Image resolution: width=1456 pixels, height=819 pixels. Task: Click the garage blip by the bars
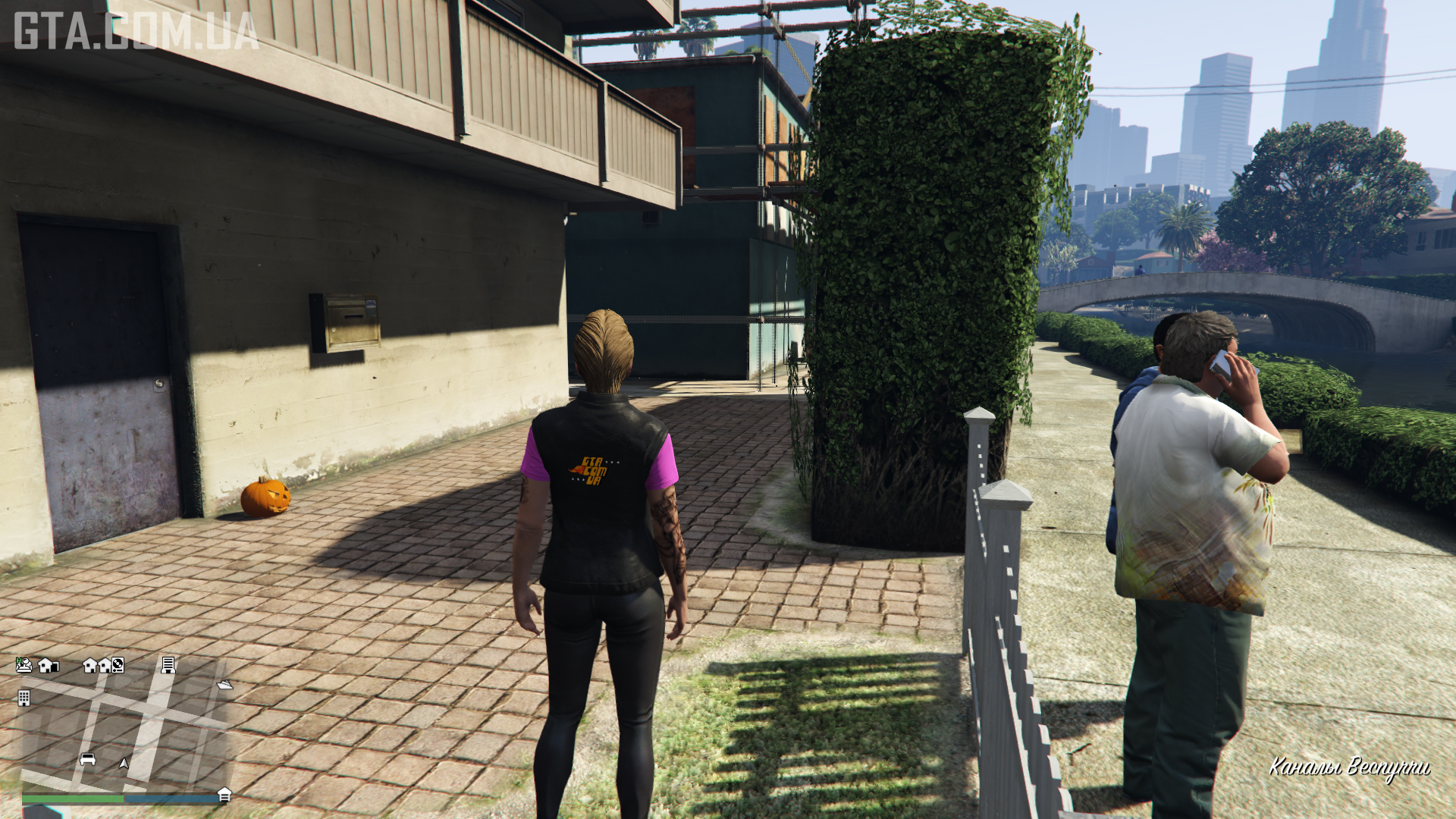pyautogui.click(x=224, y=795)
